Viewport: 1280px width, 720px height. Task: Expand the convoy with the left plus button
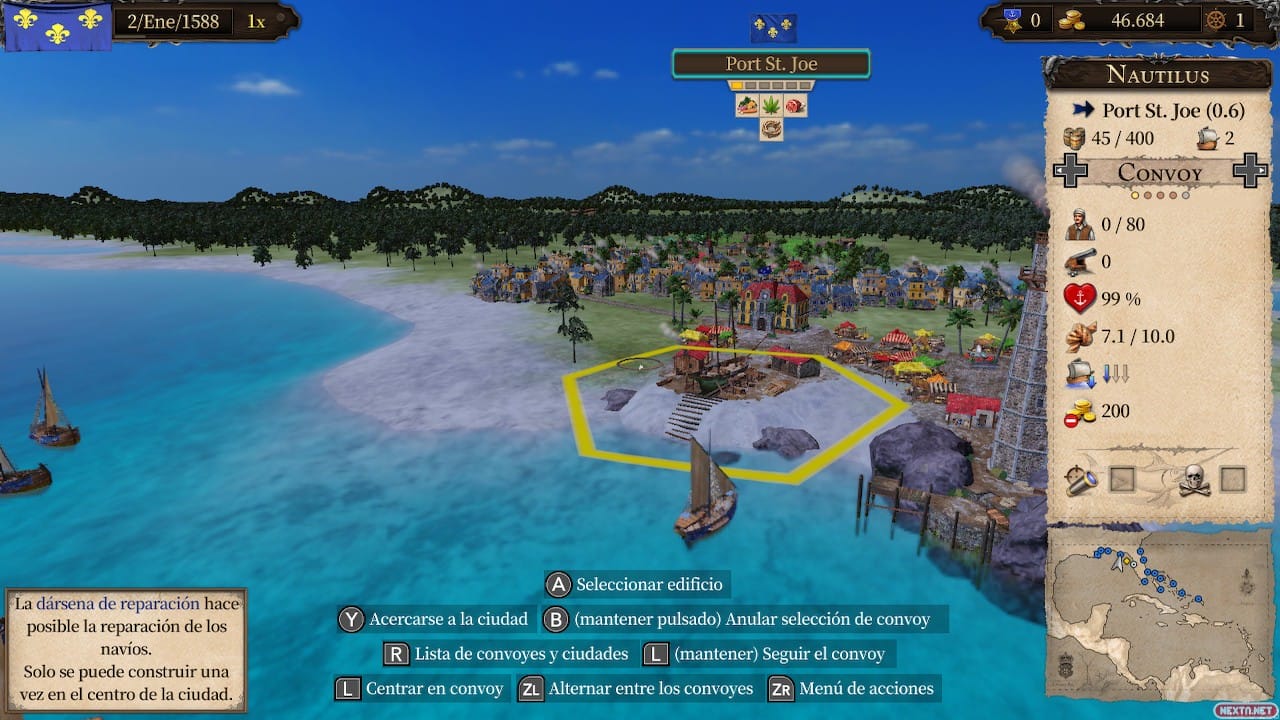coord(1070,172)
